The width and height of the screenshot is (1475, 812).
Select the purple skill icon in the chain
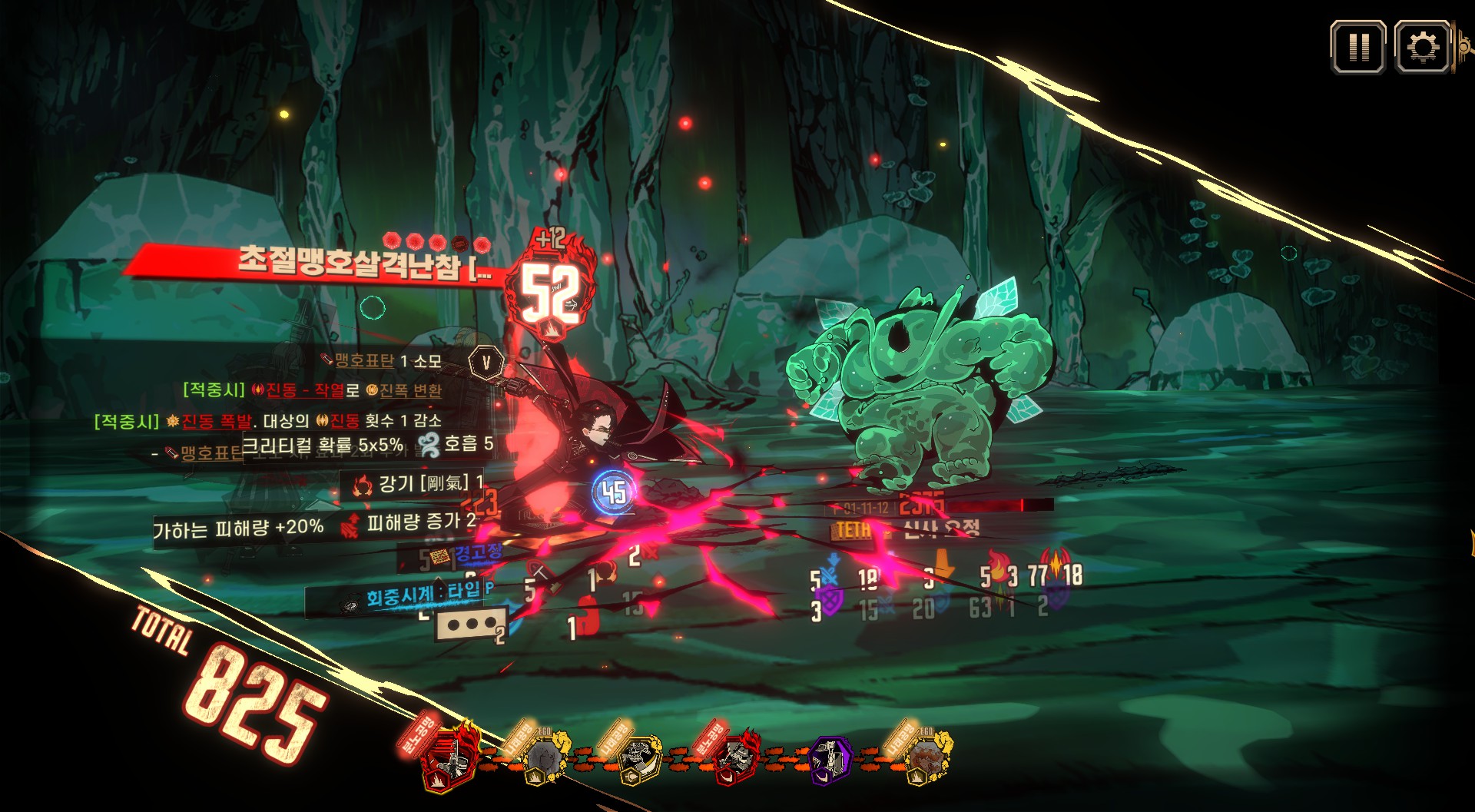point(831,759)
